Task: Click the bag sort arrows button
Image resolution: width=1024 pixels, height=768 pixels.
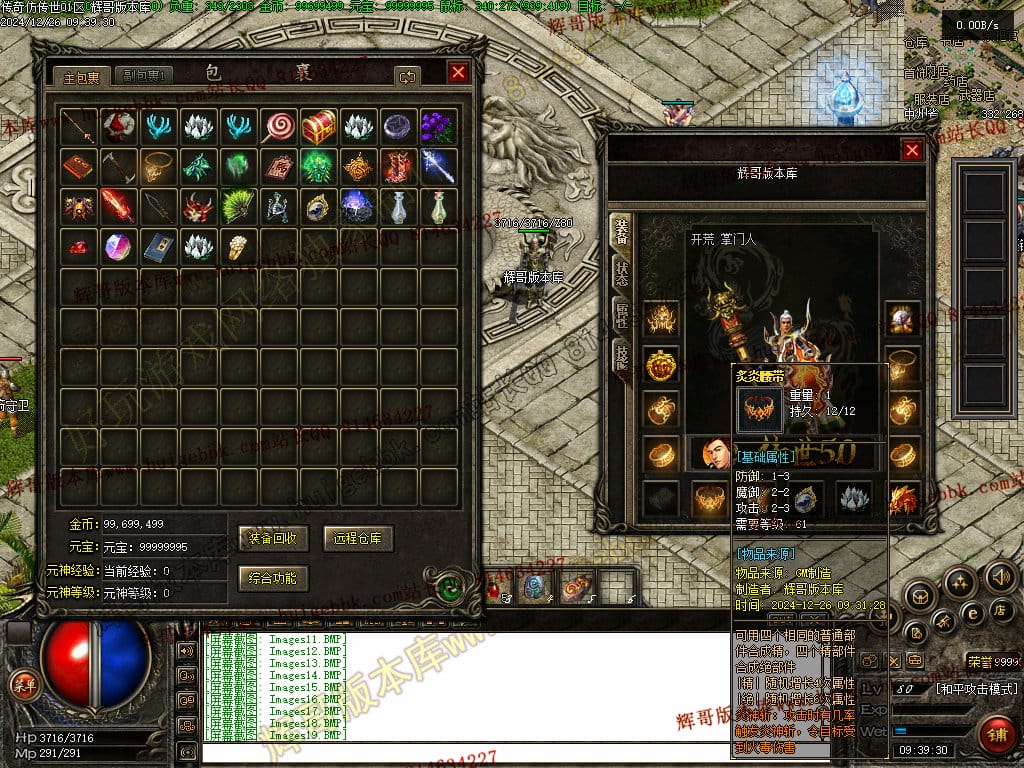Action: coord(407,75)
